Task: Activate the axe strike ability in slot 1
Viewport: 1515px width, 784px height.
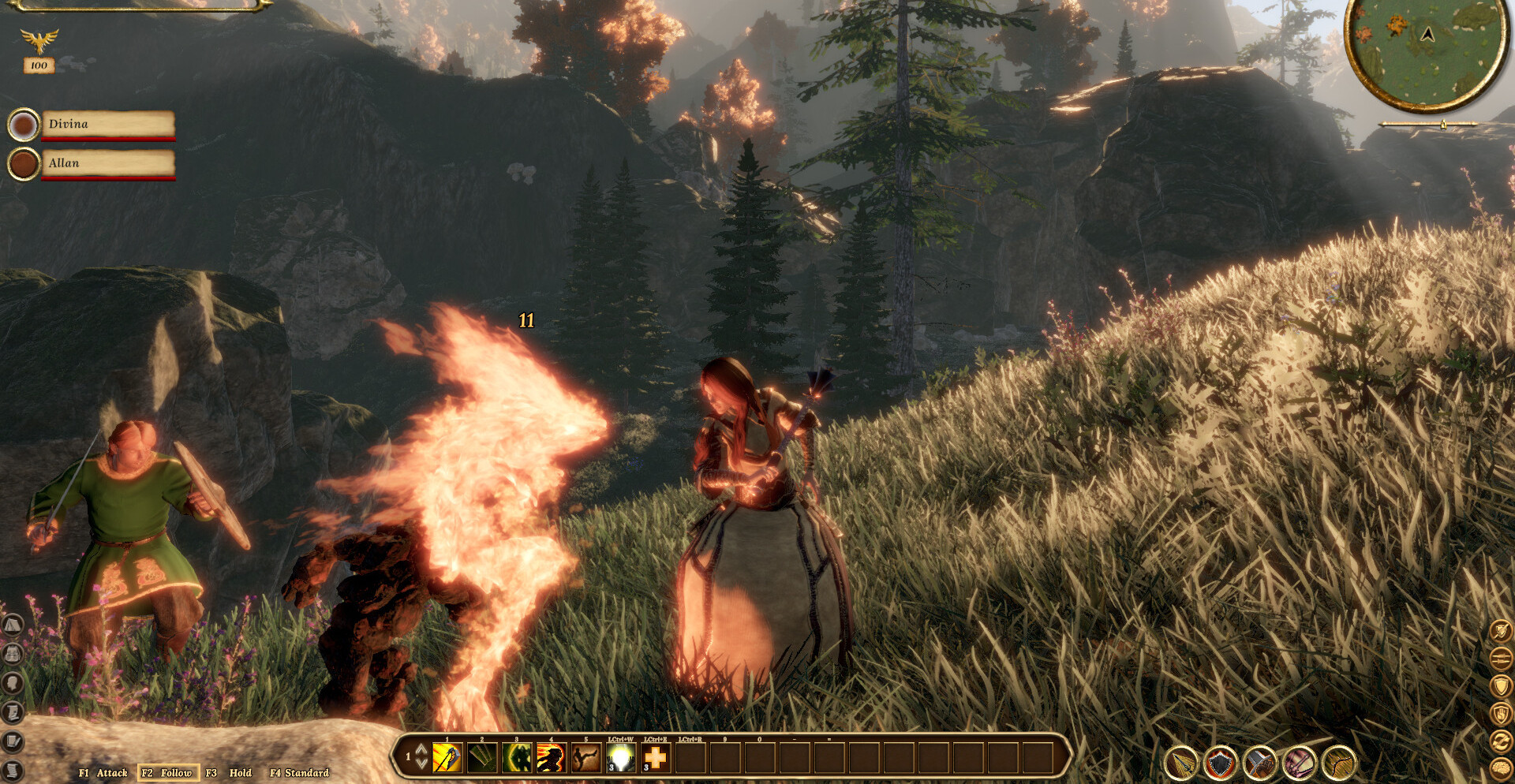Action: click(447, 758)
